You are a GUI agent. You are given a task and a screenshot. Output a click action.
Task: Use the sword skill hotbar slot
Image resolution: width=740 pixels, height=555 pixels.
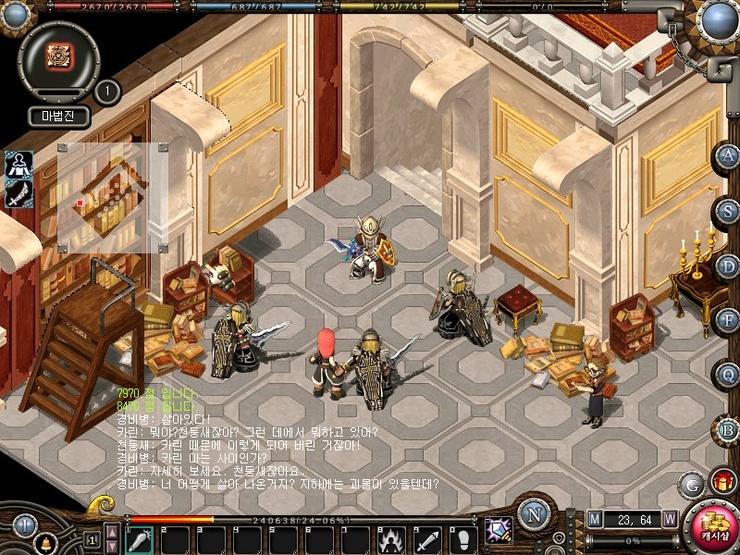coord(427,538)
